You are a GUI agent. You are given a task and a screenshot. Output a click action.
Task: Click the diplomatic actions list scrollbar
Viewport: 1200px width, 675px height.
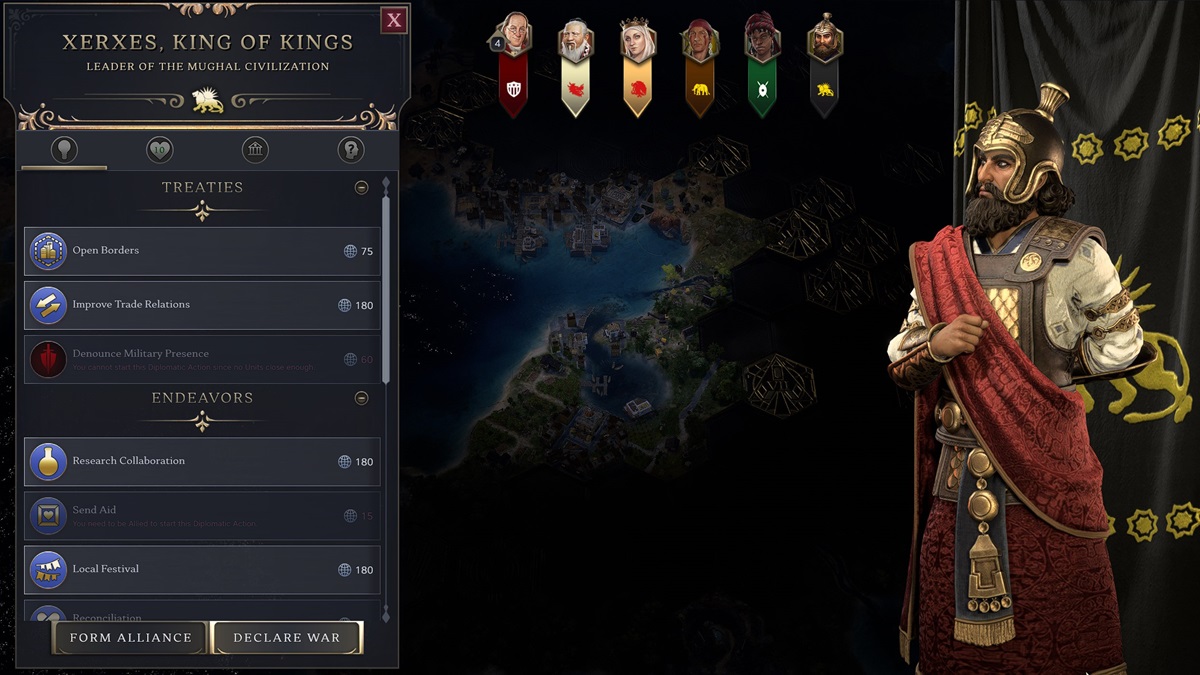(386, 290)
